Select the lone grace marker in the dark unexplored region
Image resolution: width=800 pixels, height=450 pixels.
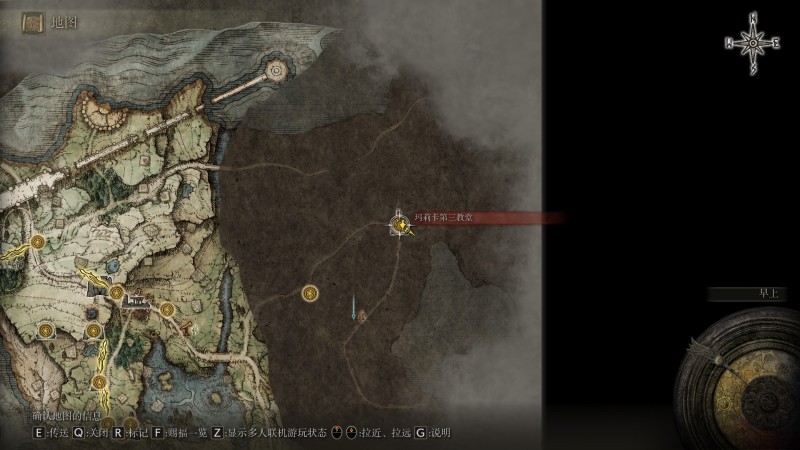tap(310, 292)
